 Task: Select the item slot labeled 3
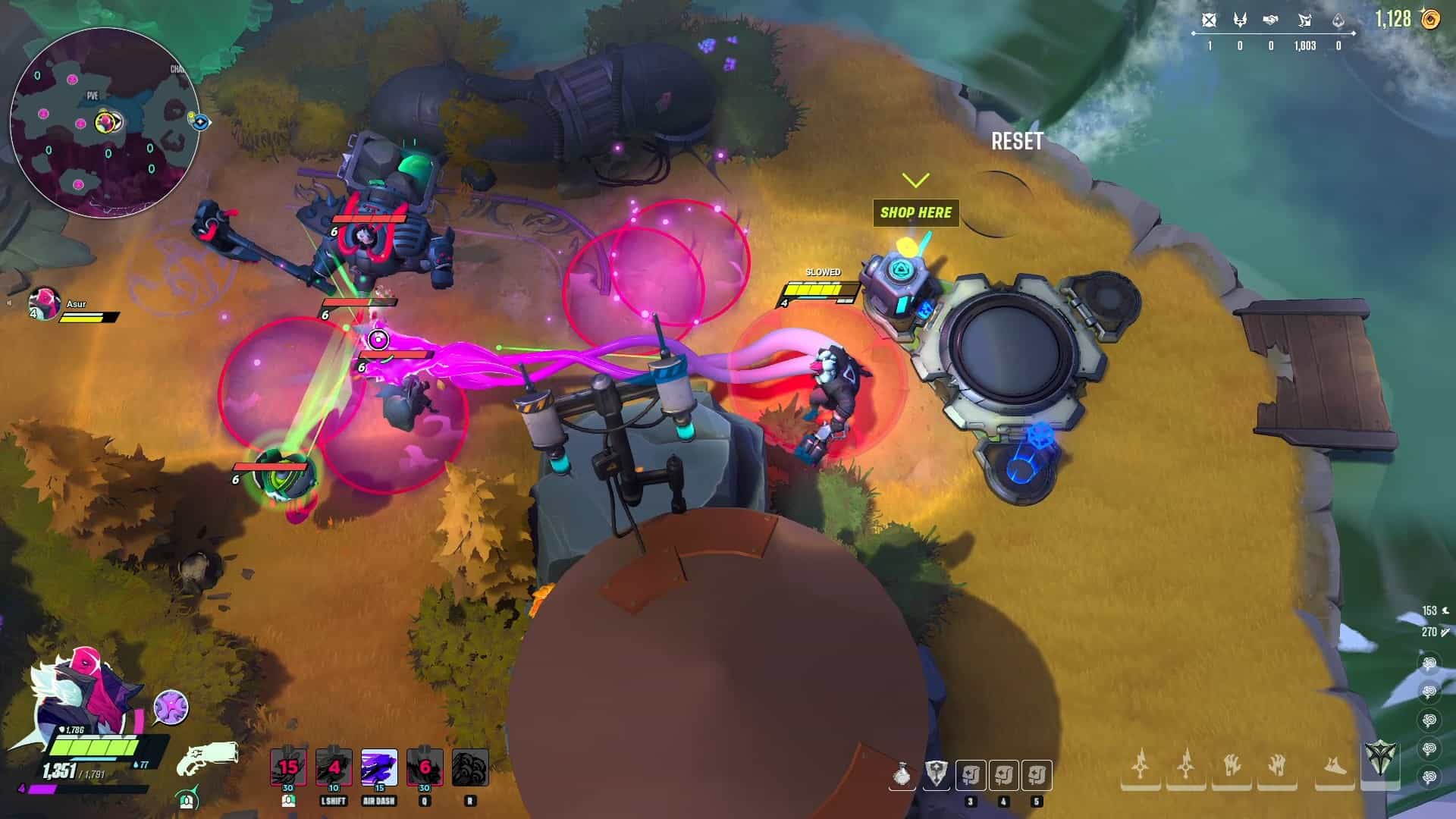pos(971,775)
